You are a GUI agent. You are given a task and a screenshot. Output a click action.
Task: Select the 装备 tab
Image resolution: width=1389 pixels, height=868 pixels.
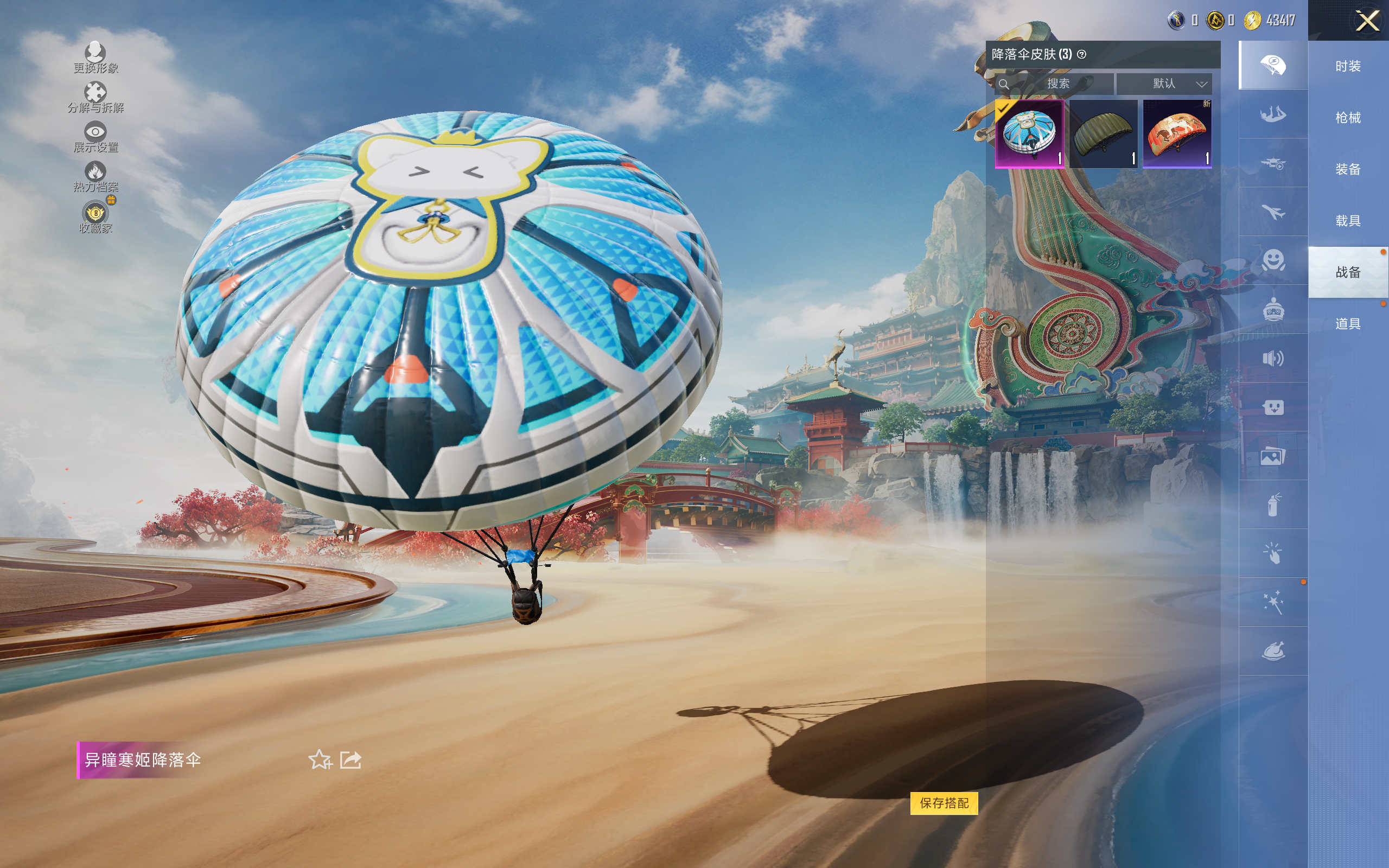(x=1347, y=169)
